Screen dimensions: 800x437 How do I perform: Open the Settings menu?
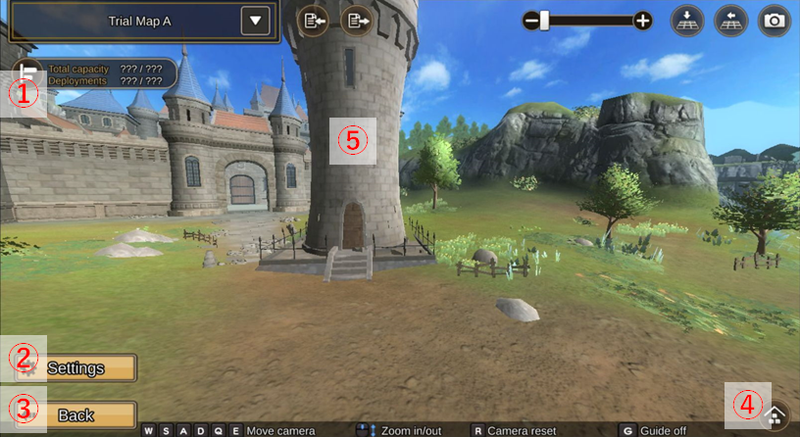click(x=75, y=368)
